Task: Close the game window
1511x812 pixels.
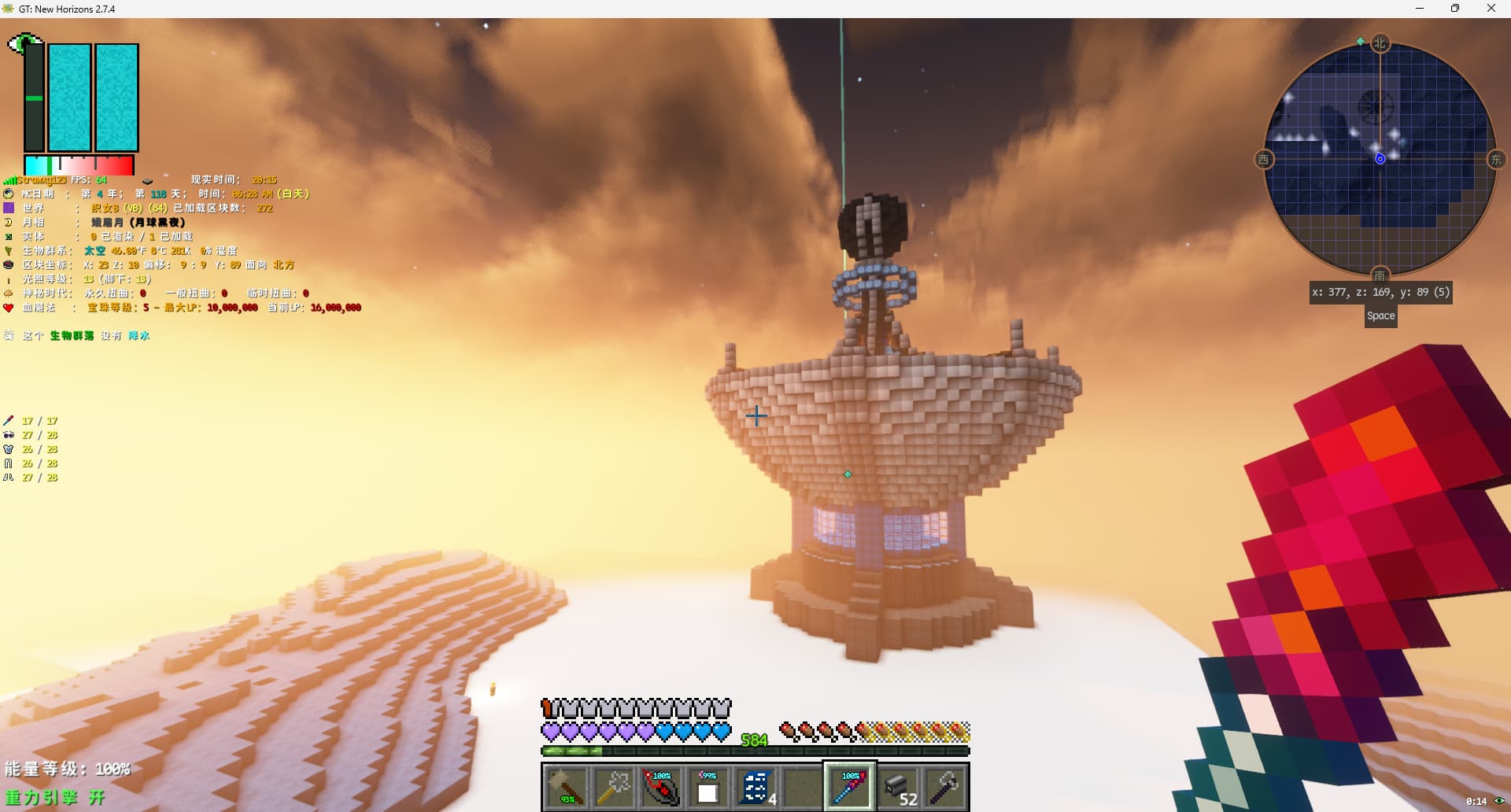Action: point(1491,9)
